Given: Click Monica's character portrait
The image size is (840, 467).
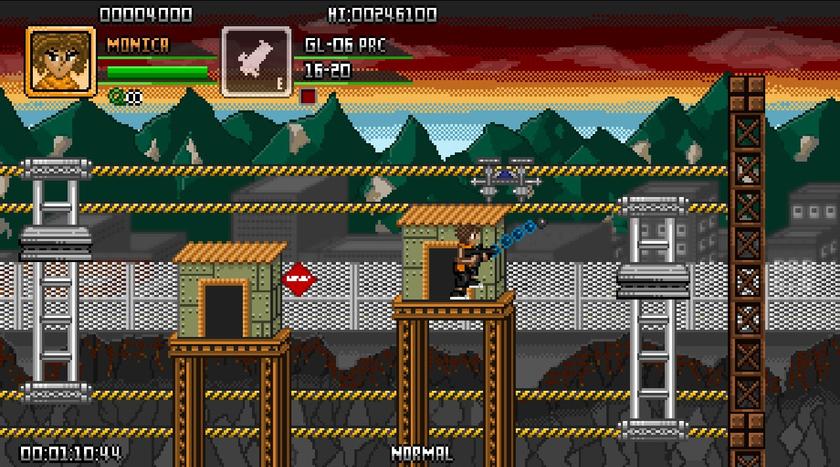Looking at the screenshot, I should (60, 62).
